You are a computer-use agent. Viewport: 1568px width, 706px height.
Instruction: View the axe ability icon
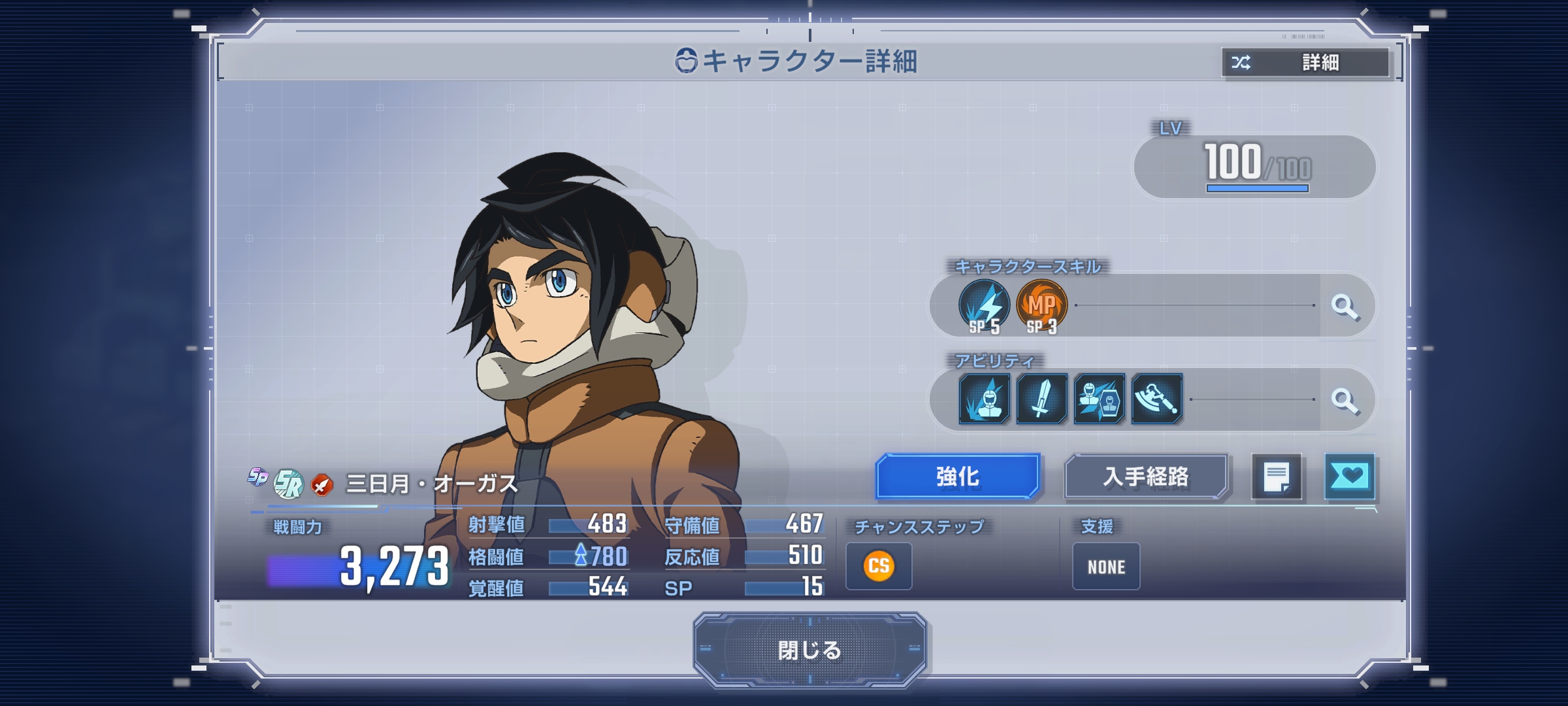1156,399
